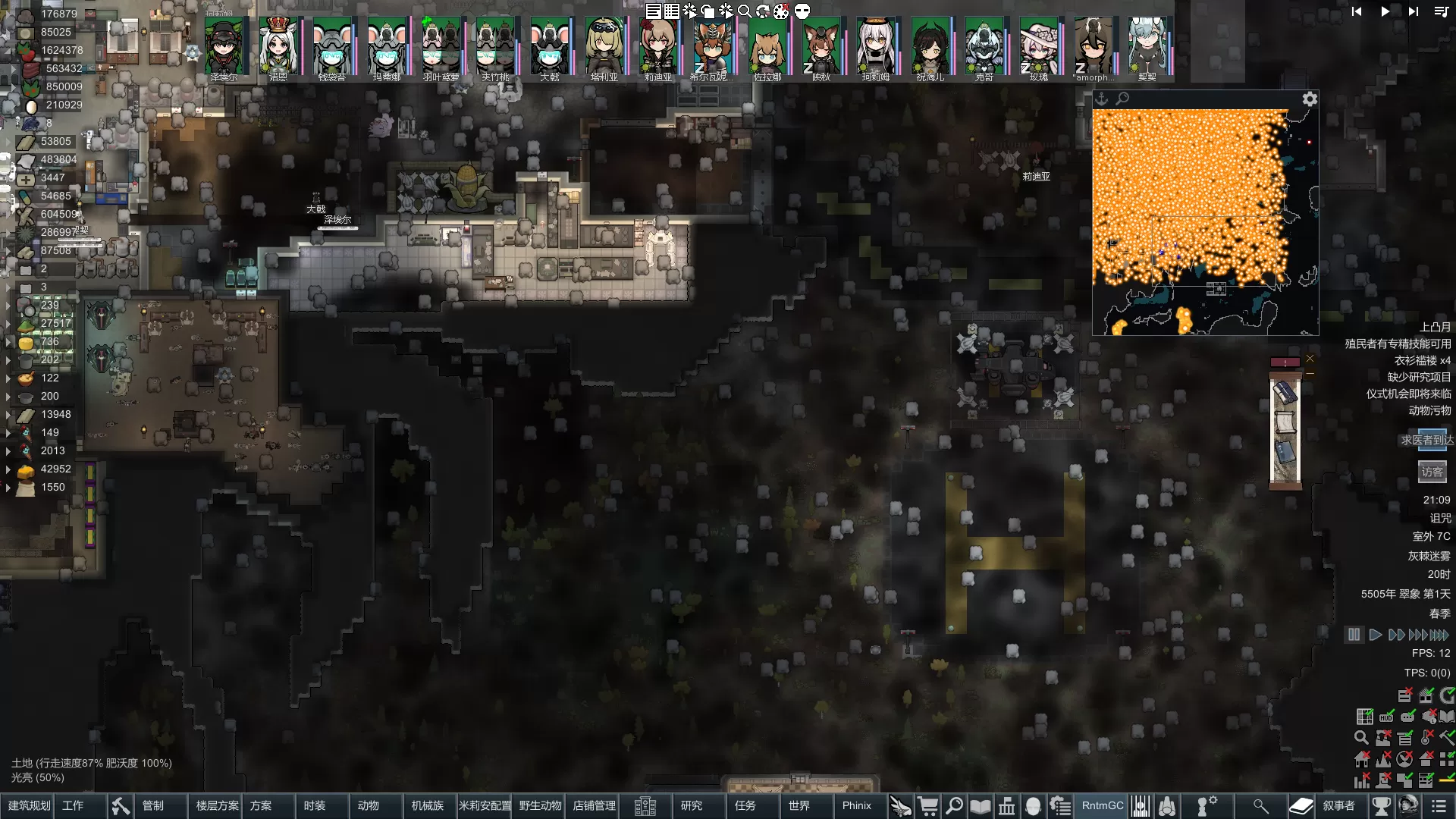Open the 叙事者 storyteller button
The image size is (1456, 819).
coord(1339,805)
